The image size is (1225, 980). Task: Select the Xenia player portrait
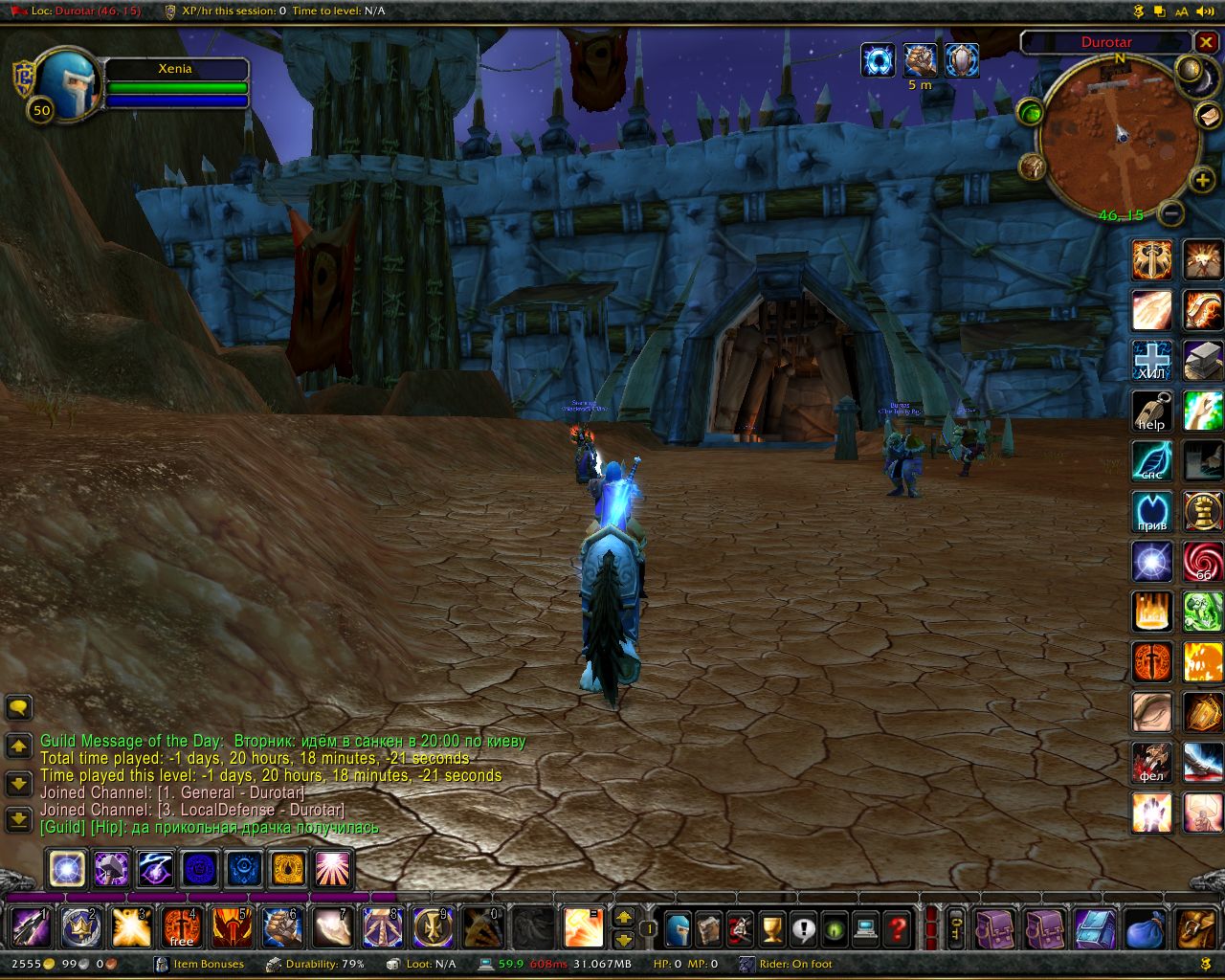click(67, 83)
